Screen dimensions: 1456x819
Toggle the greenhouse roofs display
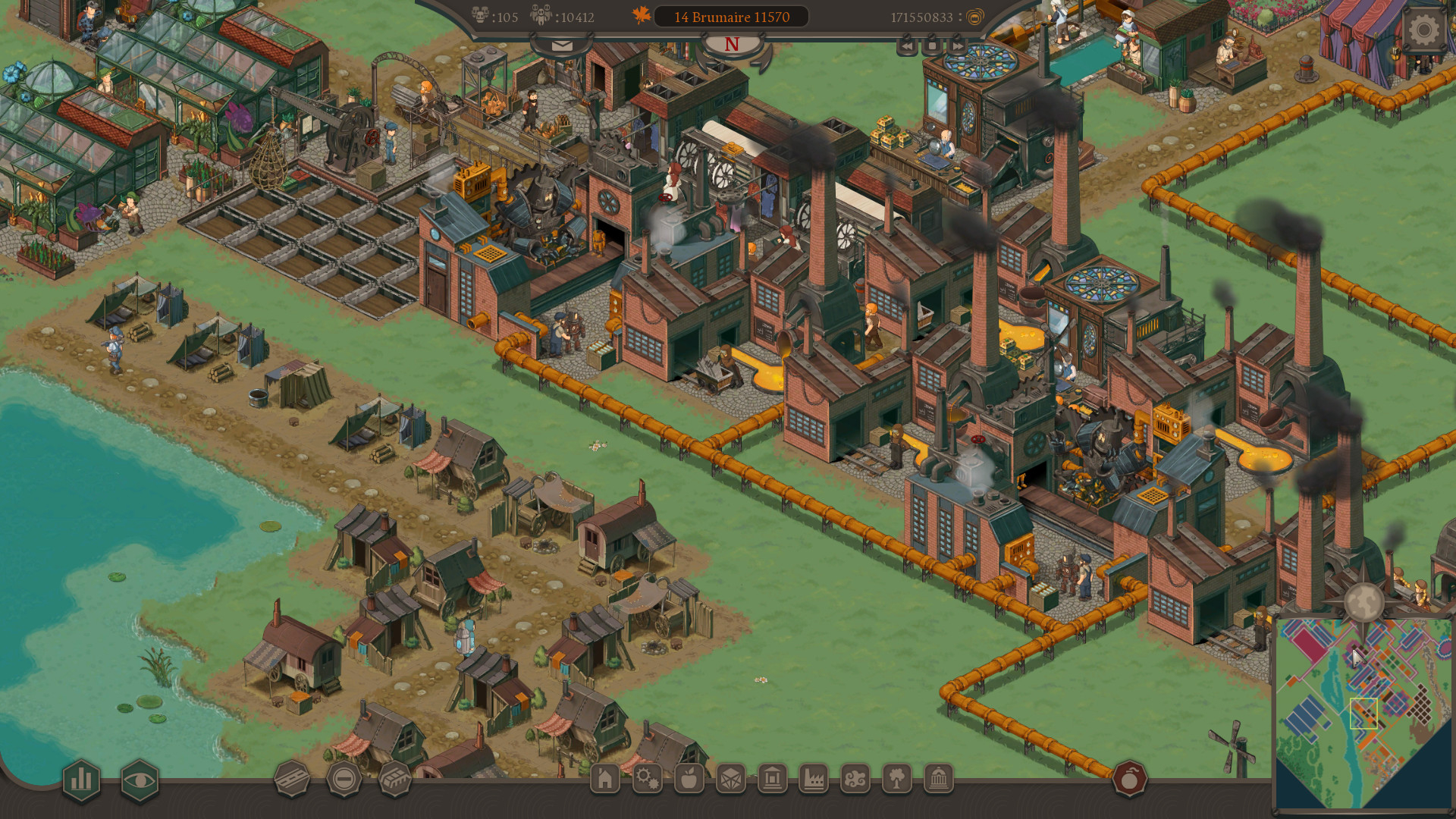point(395,779)
